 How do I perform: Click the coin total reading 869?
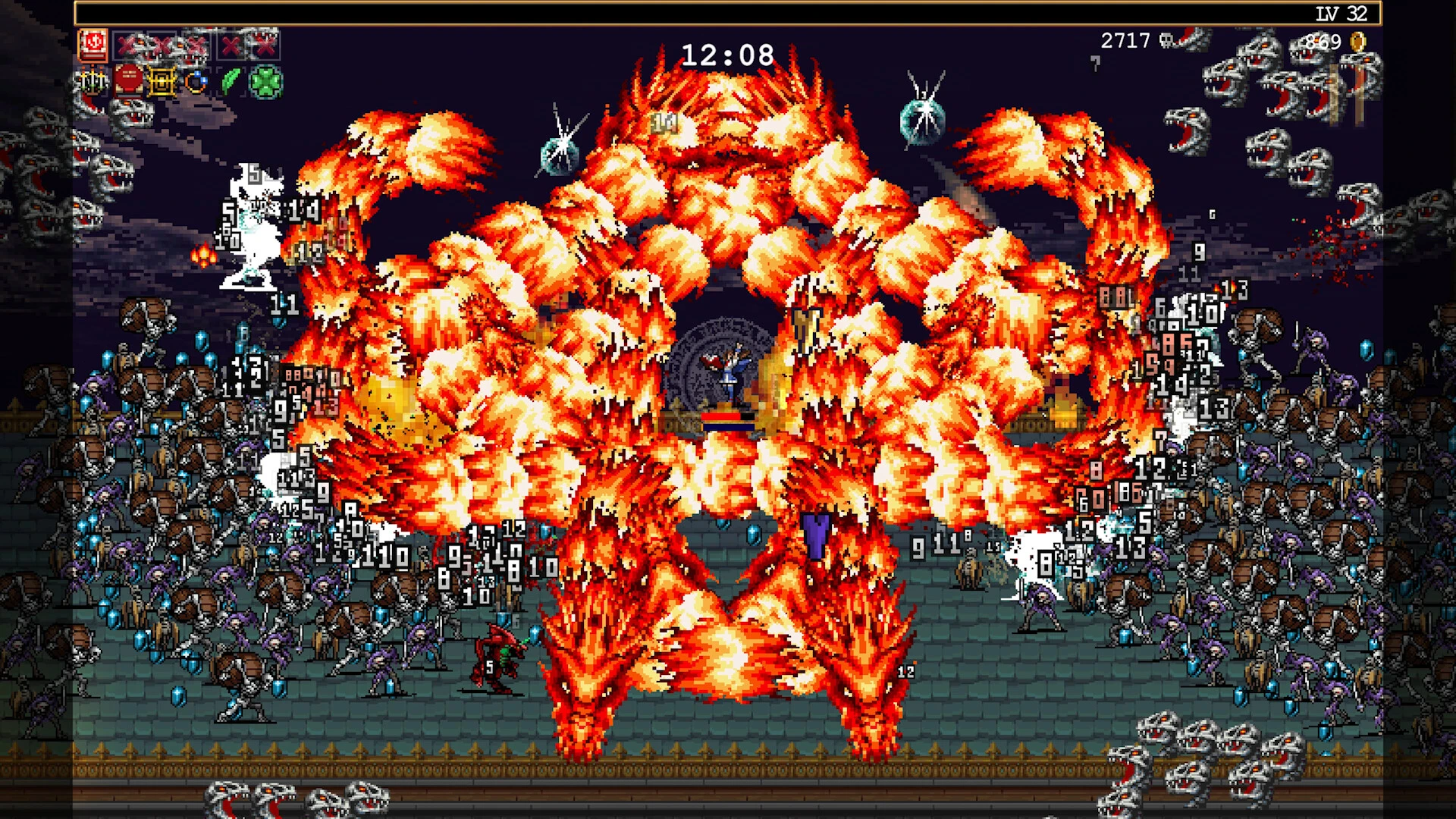[x=1323, y=41]
